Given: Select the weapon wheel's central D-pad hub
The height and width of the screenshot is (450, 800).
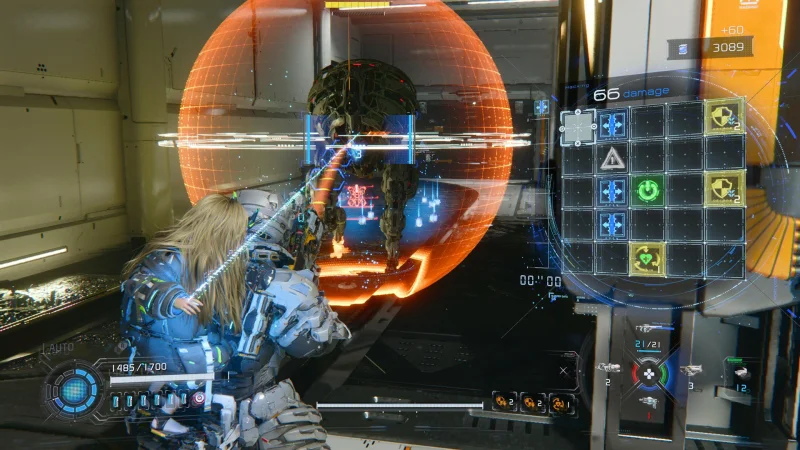Looking at the screenshot, I should tap(648, 373).
